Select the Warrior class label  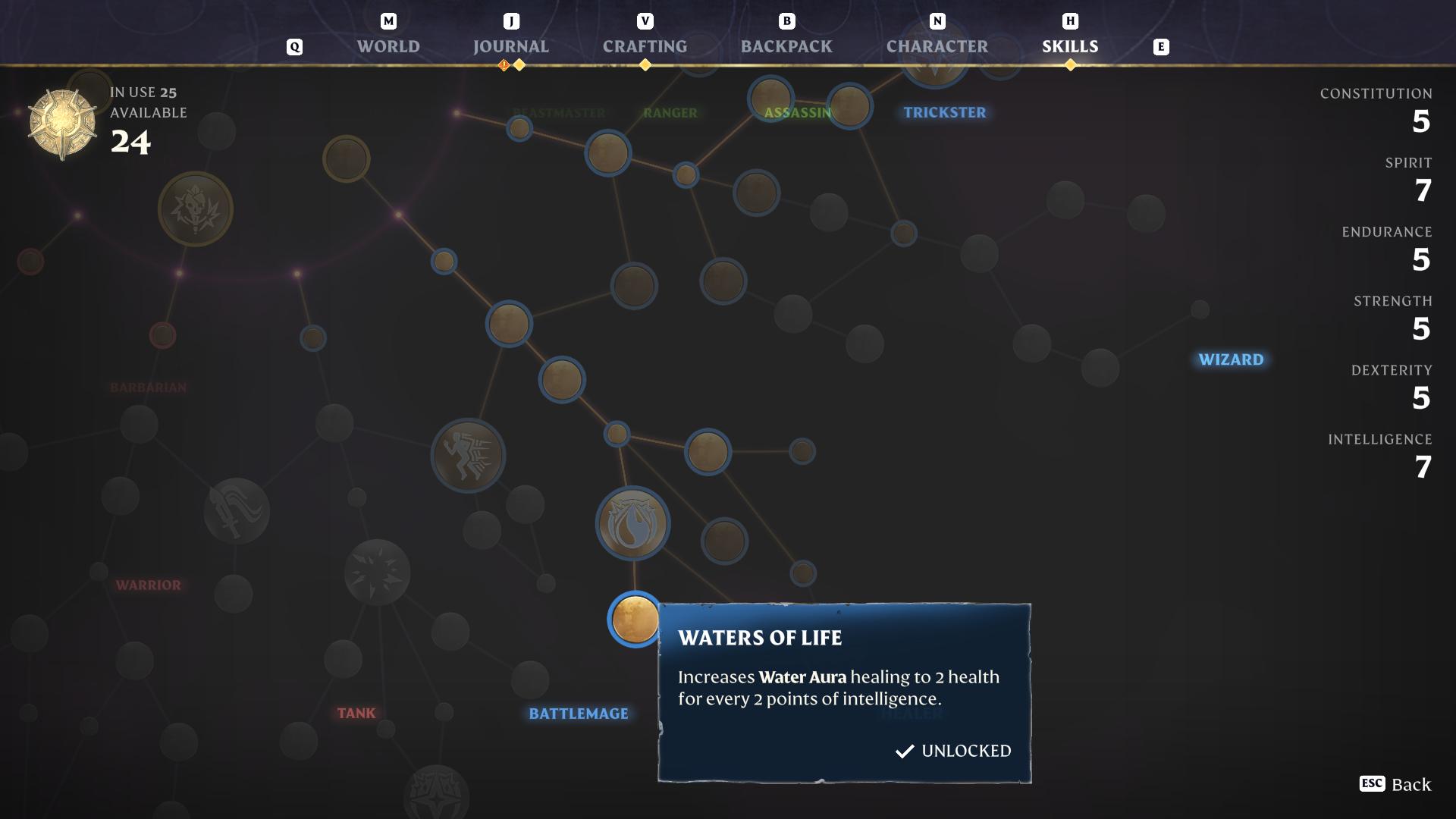point(149,585)
